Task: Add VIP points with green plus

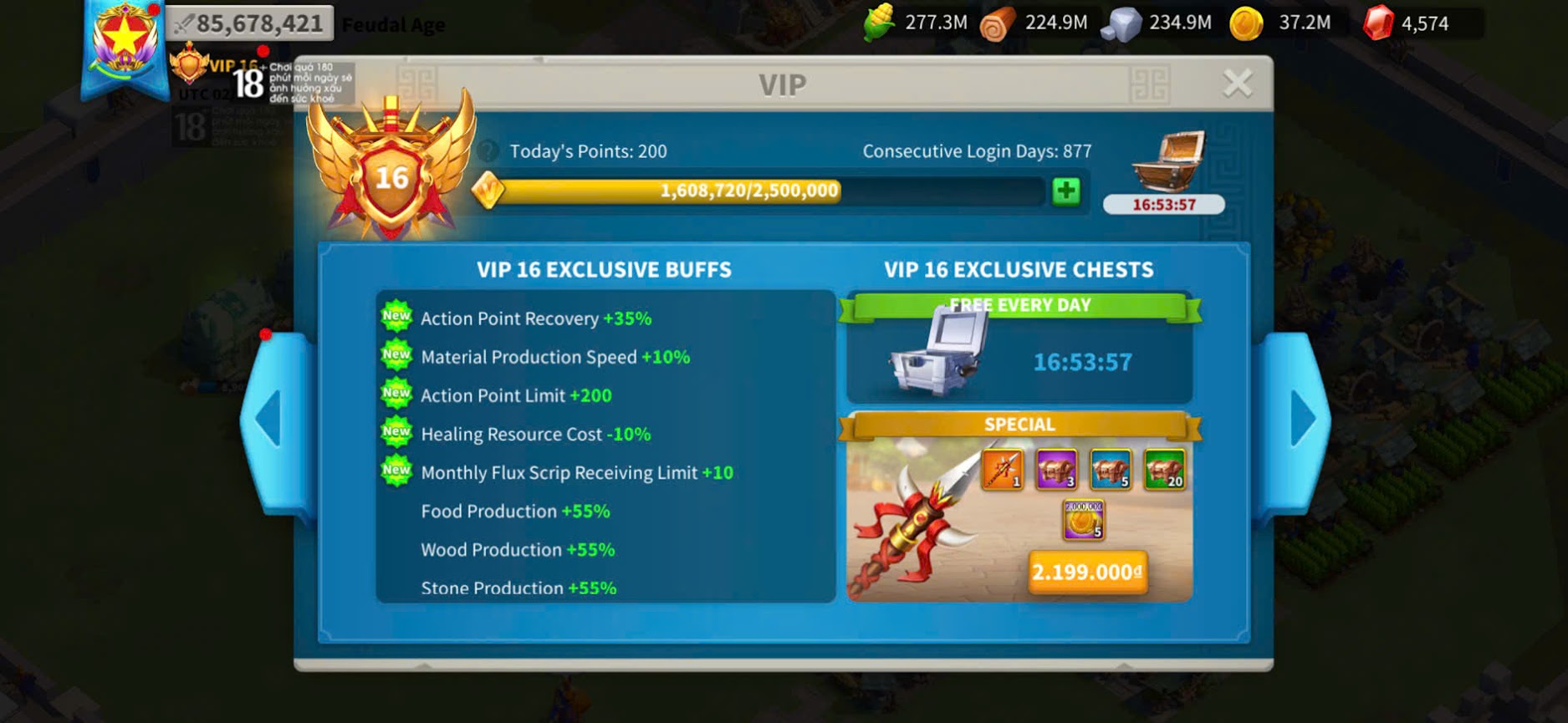Action: click(x=1065, y=191)
